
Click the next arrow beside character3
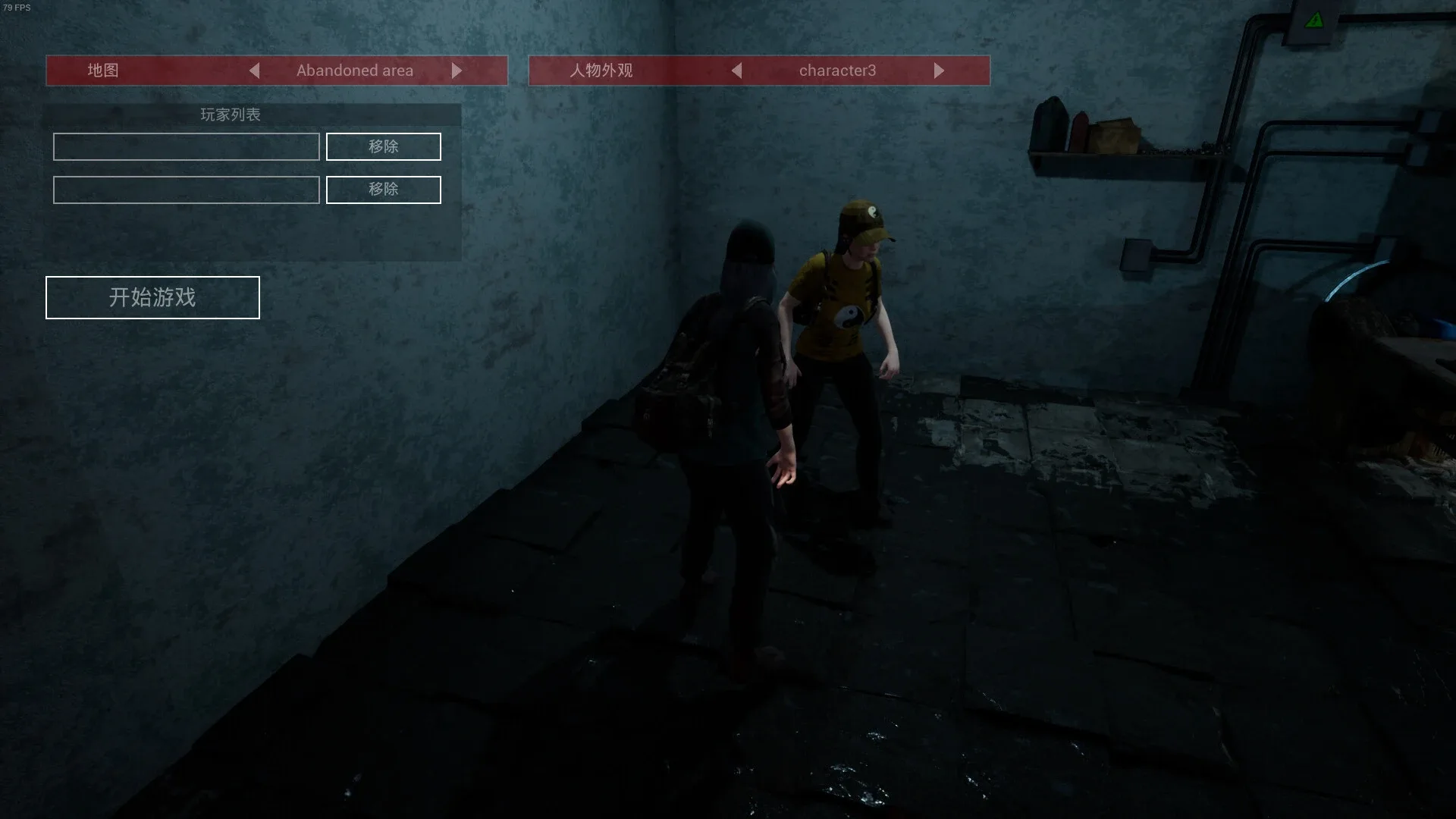pos(940,71)
